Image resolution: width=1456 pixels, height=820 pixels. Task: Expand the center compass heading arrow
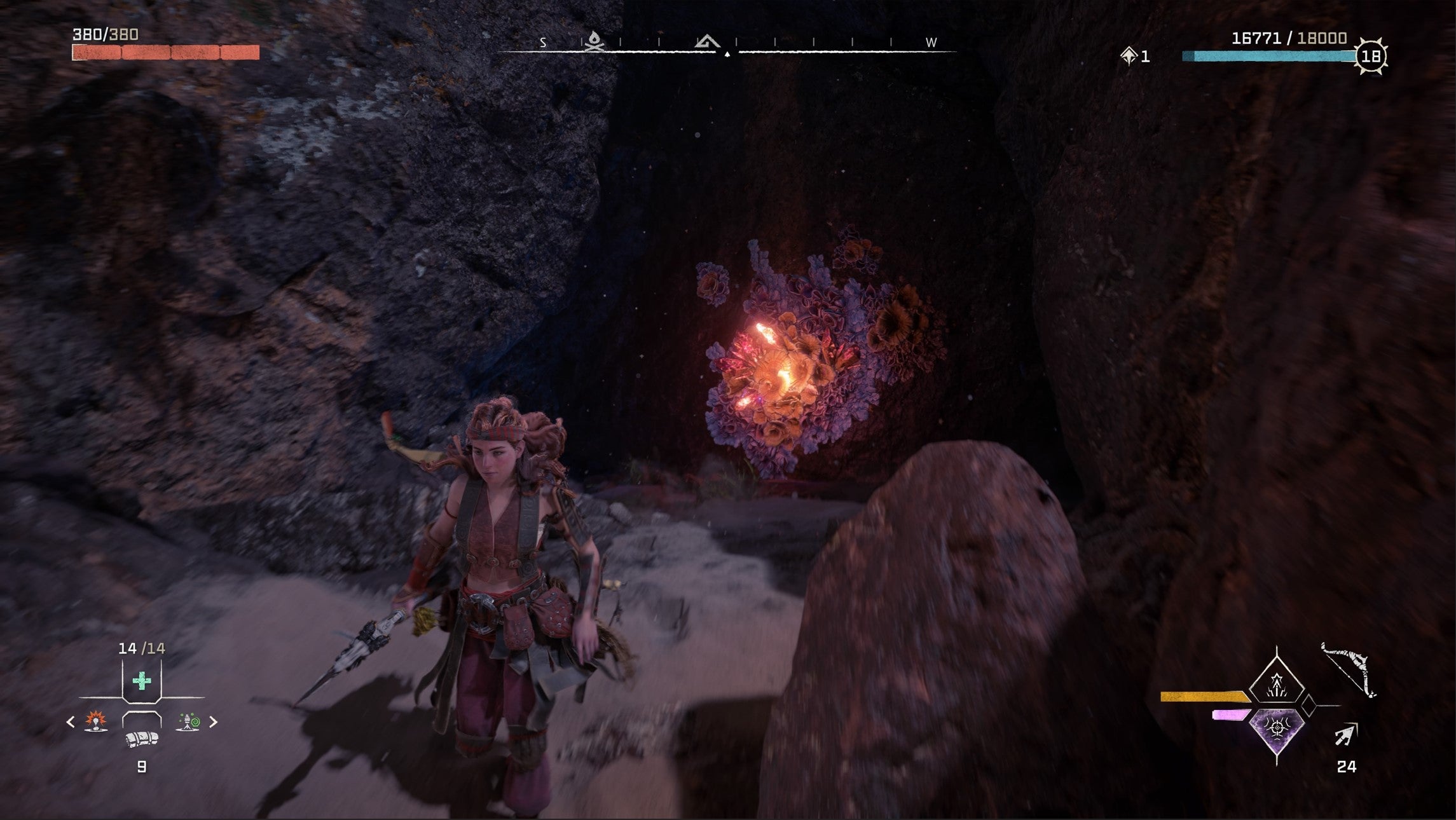pyautogui.click(x=727, y=53)
